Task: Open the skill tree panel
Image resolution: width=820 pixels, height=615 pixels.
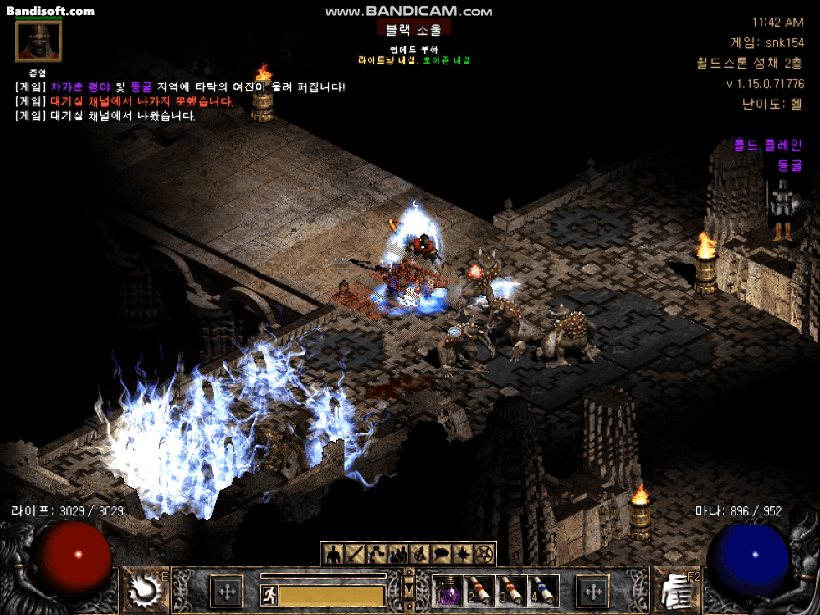Action: pos(378,553)
